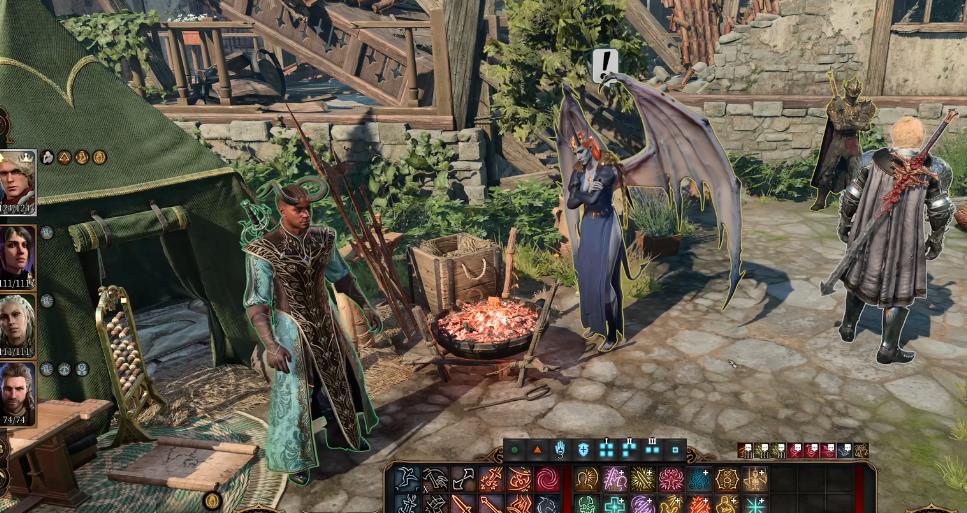Select the level II spell slot filter
Screen dimensions: 967x513
click(x=629, y=450)
